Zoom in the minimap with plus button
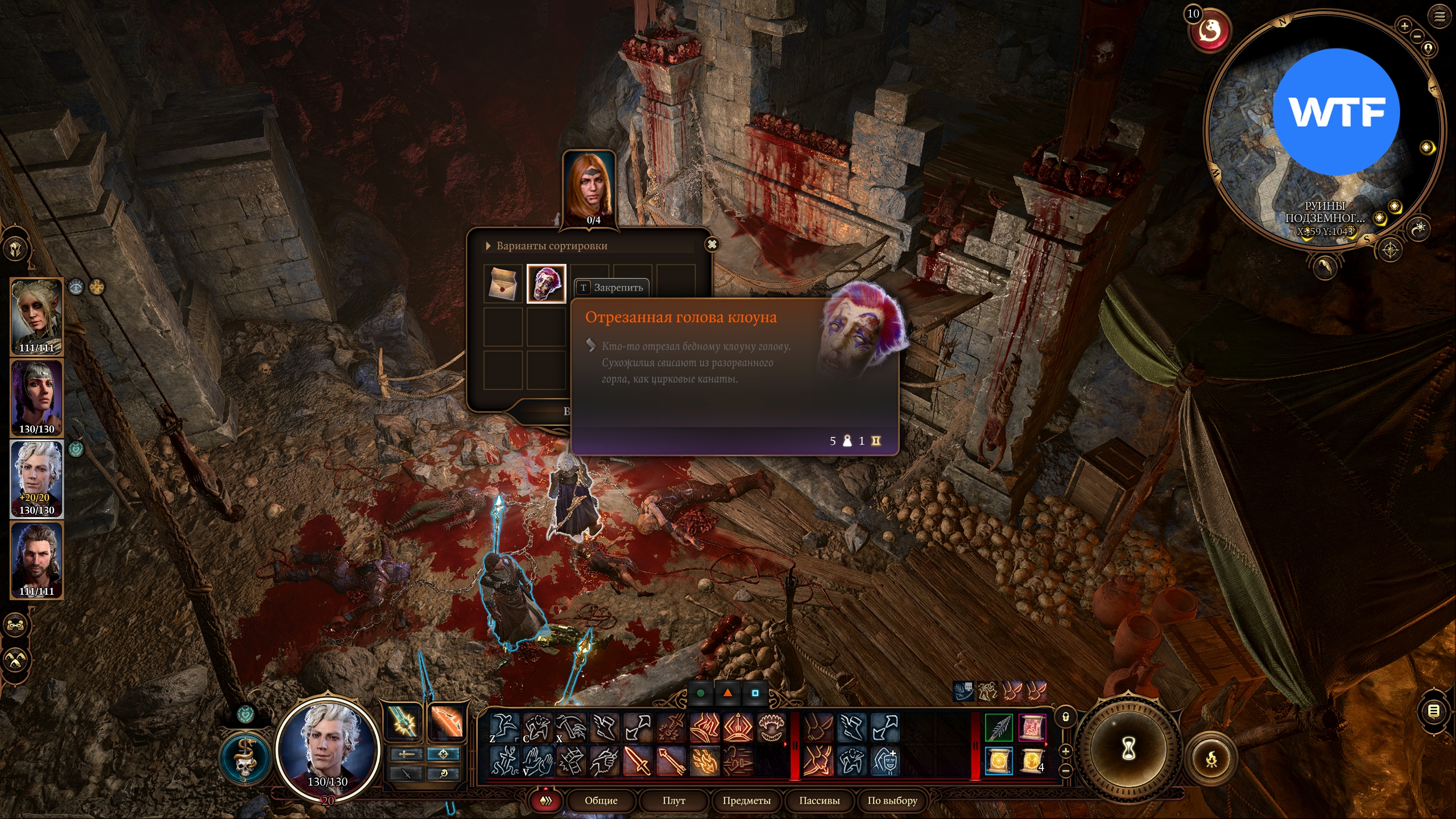1456x819 pixels. pos(1404,26)
